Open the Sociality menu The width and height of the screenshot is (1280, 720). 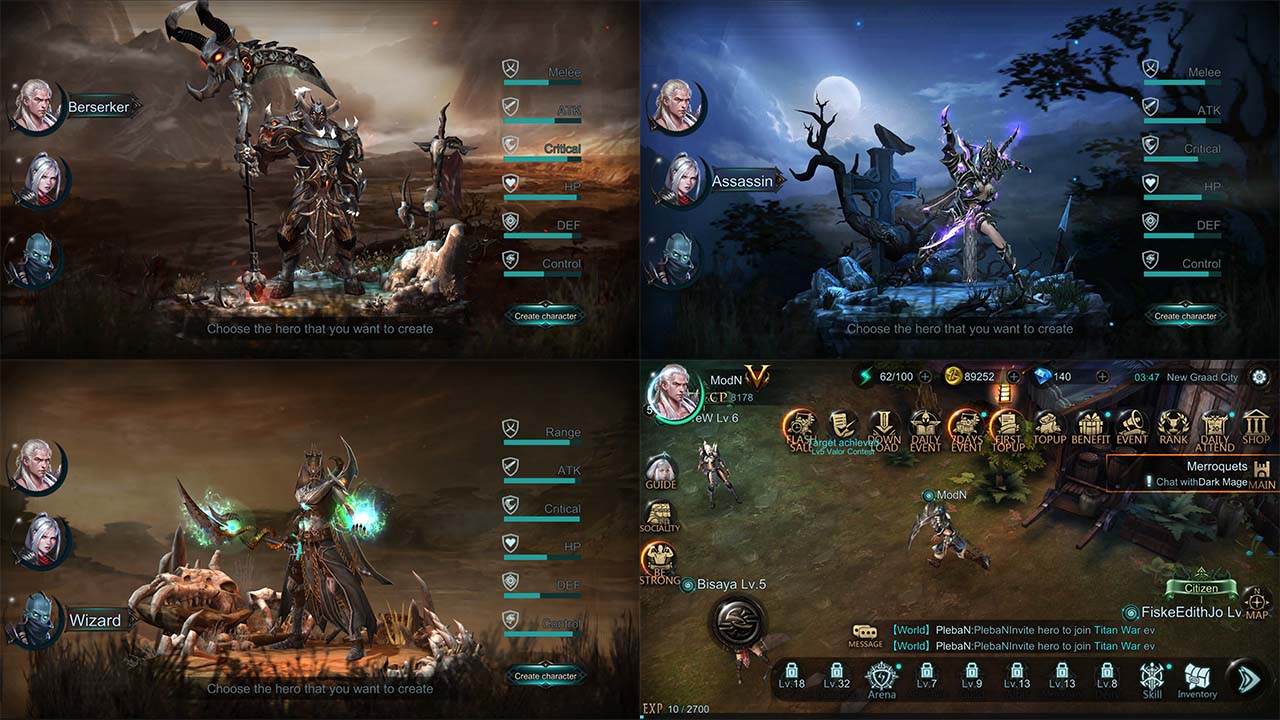point(659,514)
